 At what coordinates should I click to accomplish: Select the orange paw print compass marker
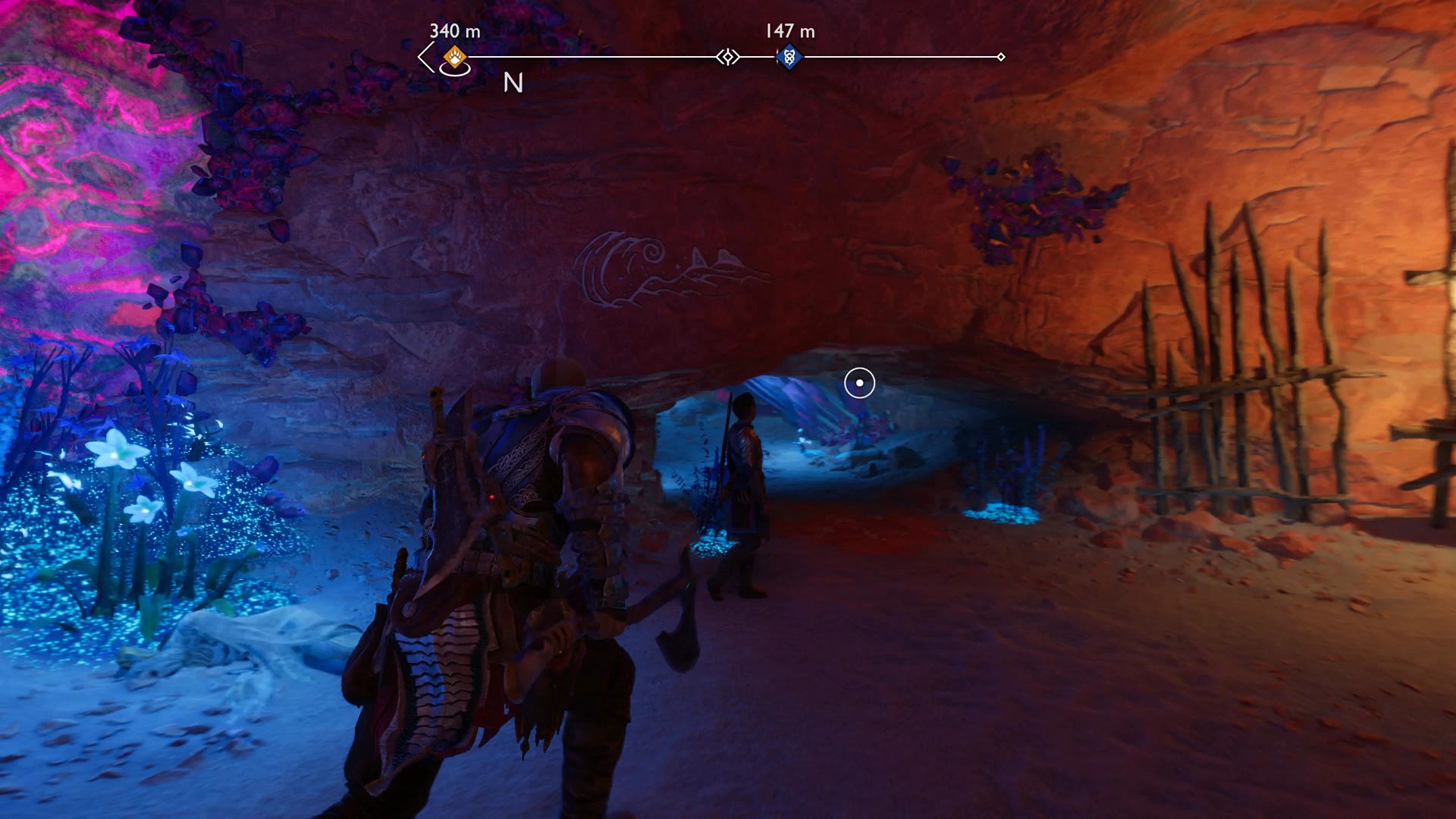point(454,55)
